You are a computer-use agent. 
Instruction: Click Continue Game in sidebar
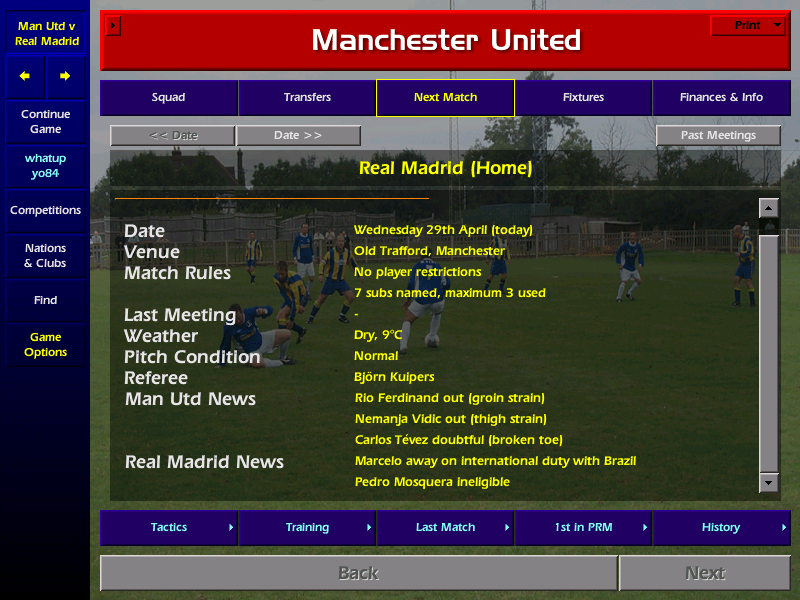(45, 121)
